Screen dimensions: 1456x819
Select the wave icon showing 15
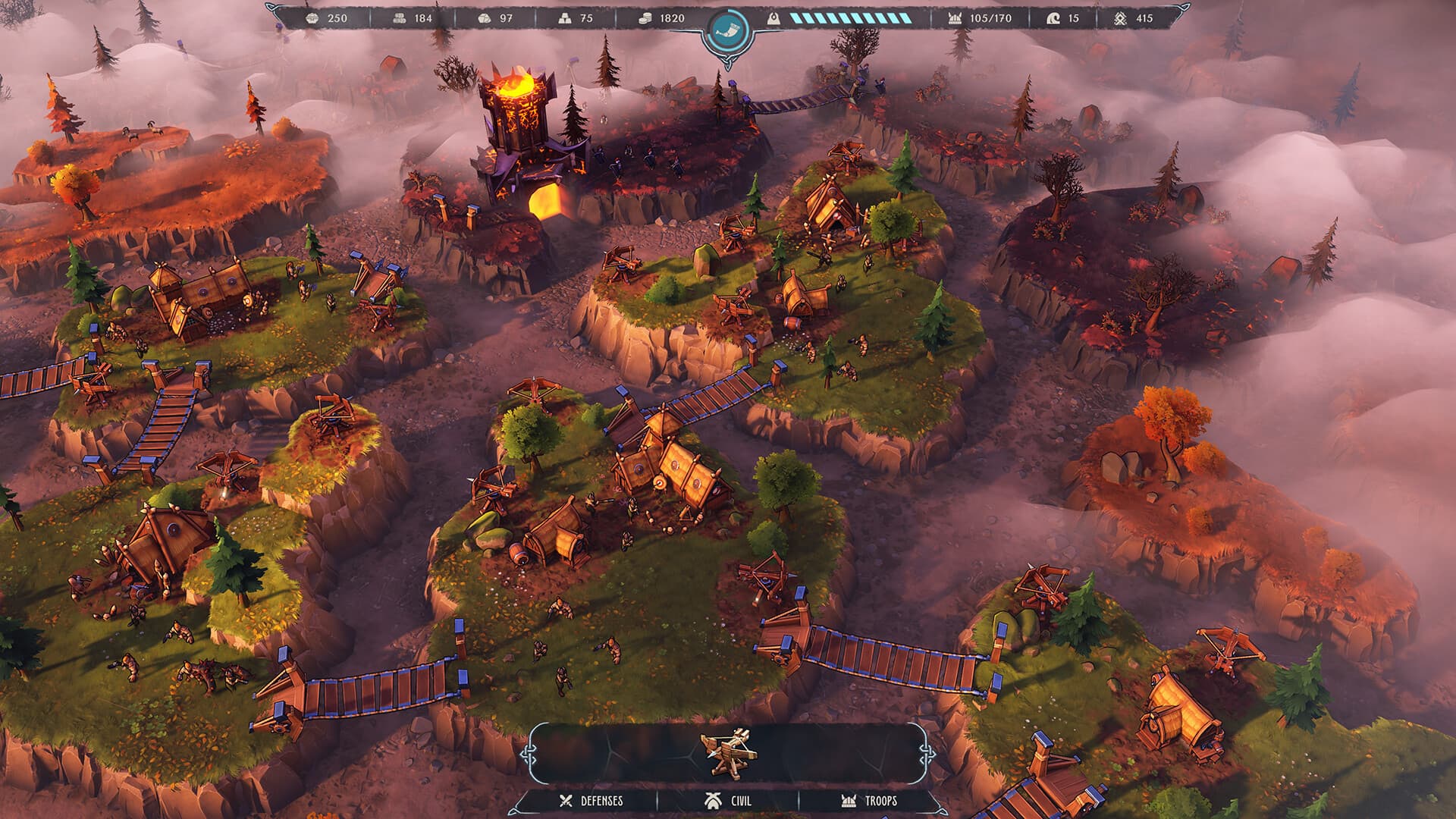point(1053,18)
